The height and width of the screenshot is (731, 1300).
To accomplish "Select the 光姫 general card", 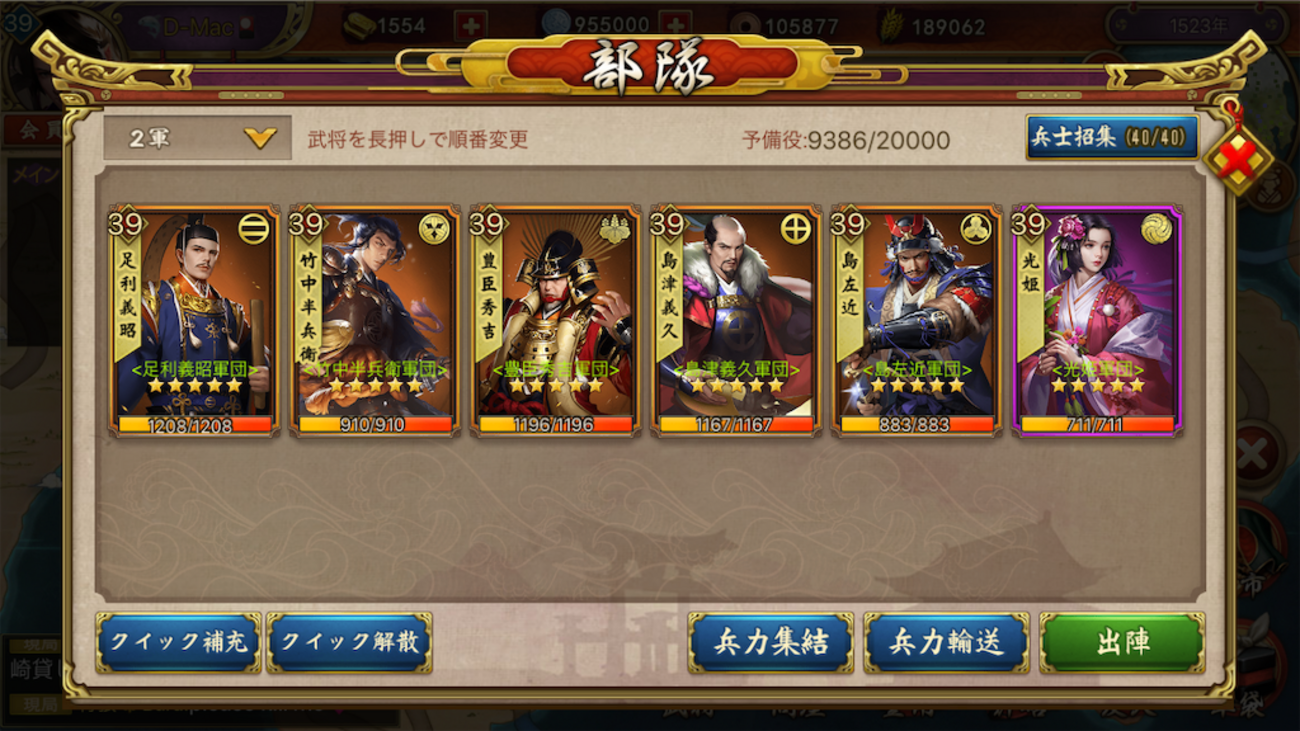I will 1097,320.
